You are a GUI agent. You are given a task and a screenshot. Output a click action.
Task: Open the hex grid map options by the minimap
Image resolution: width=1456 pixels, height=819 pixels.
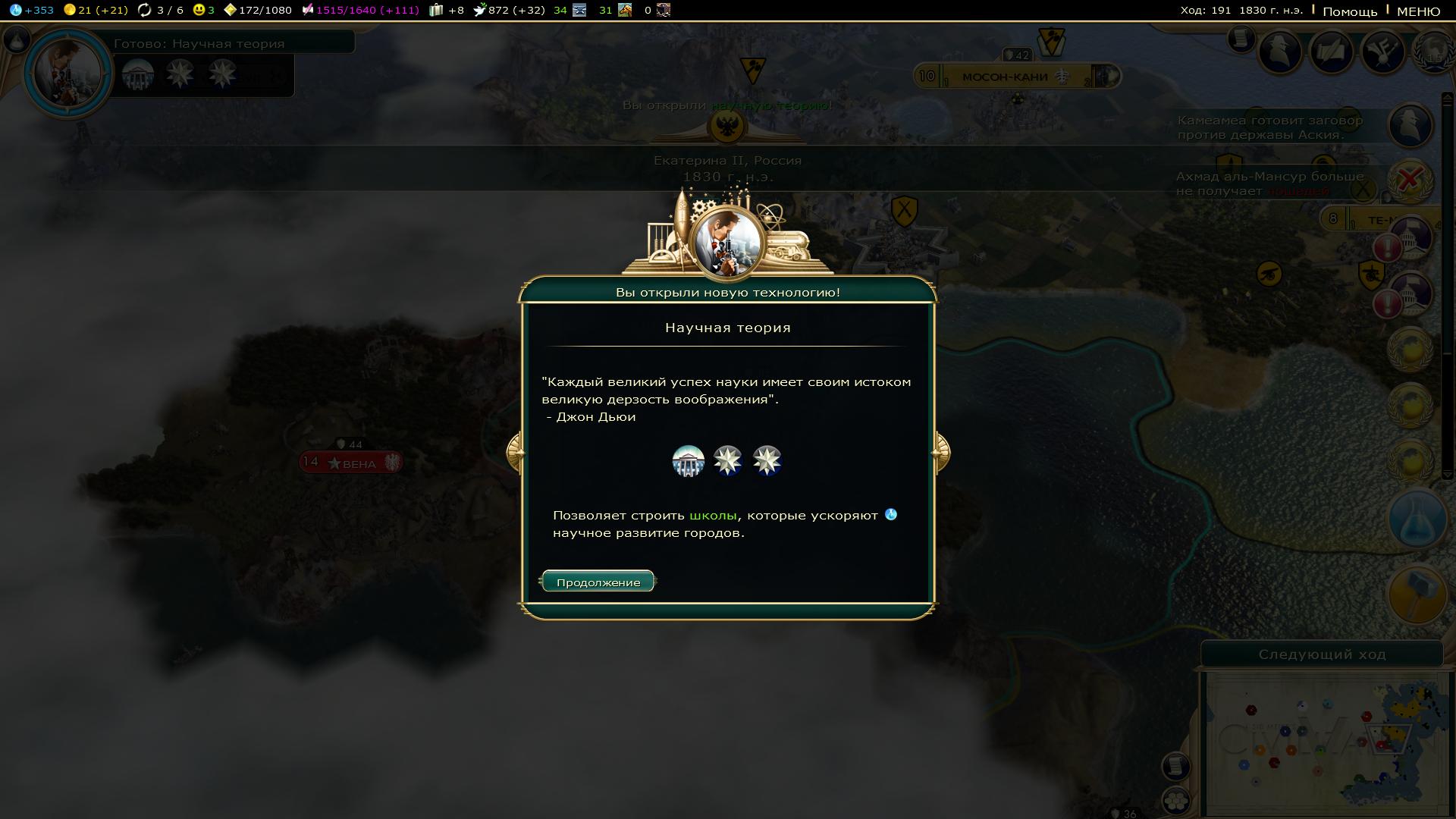click(x=1175, y=800)
